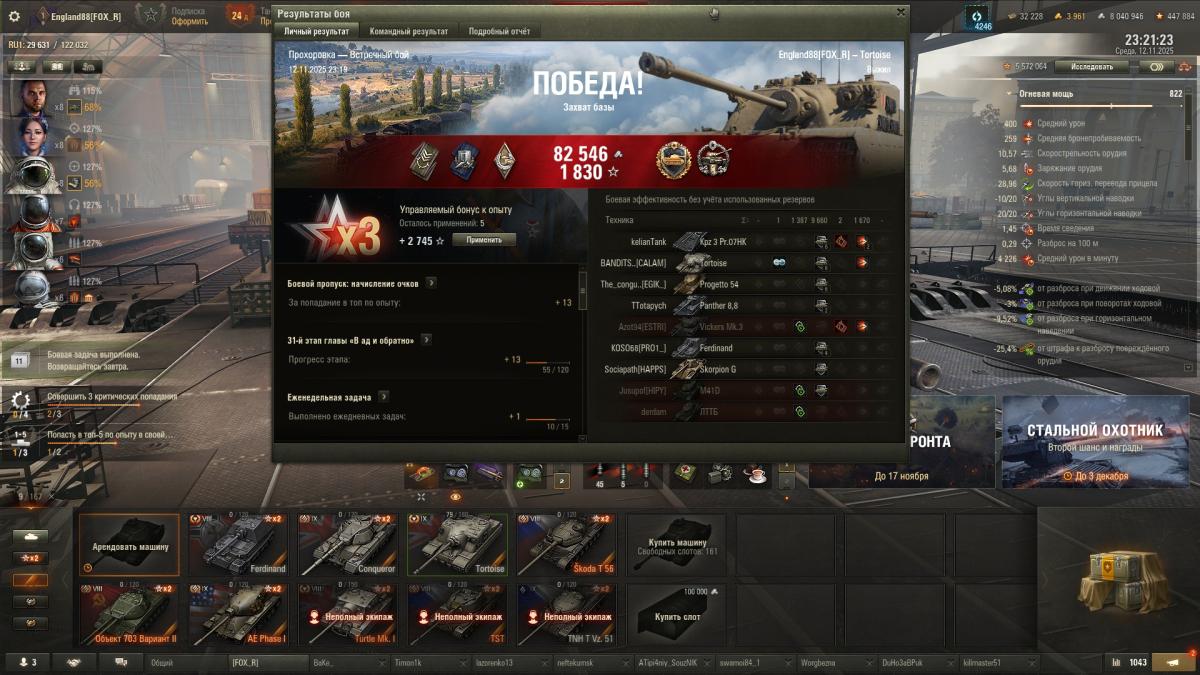The height and width of the screenshot is (675, 1200).
Task: Open the settings gear in top-left corner
Action: click(14, 16)
